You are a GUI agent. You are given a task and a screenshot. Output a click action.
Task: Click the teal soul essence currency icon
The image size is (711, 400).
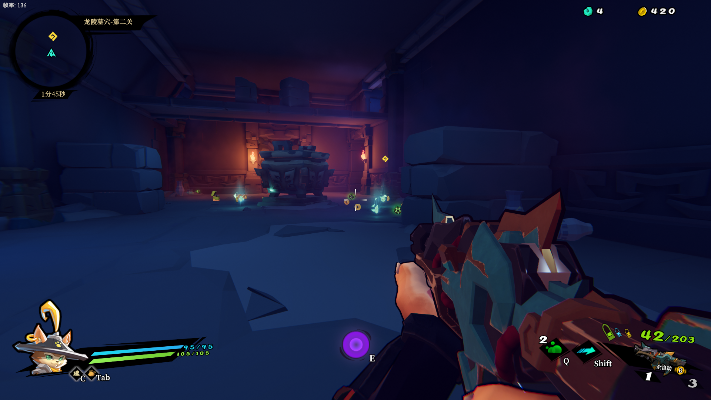[587, 11]
